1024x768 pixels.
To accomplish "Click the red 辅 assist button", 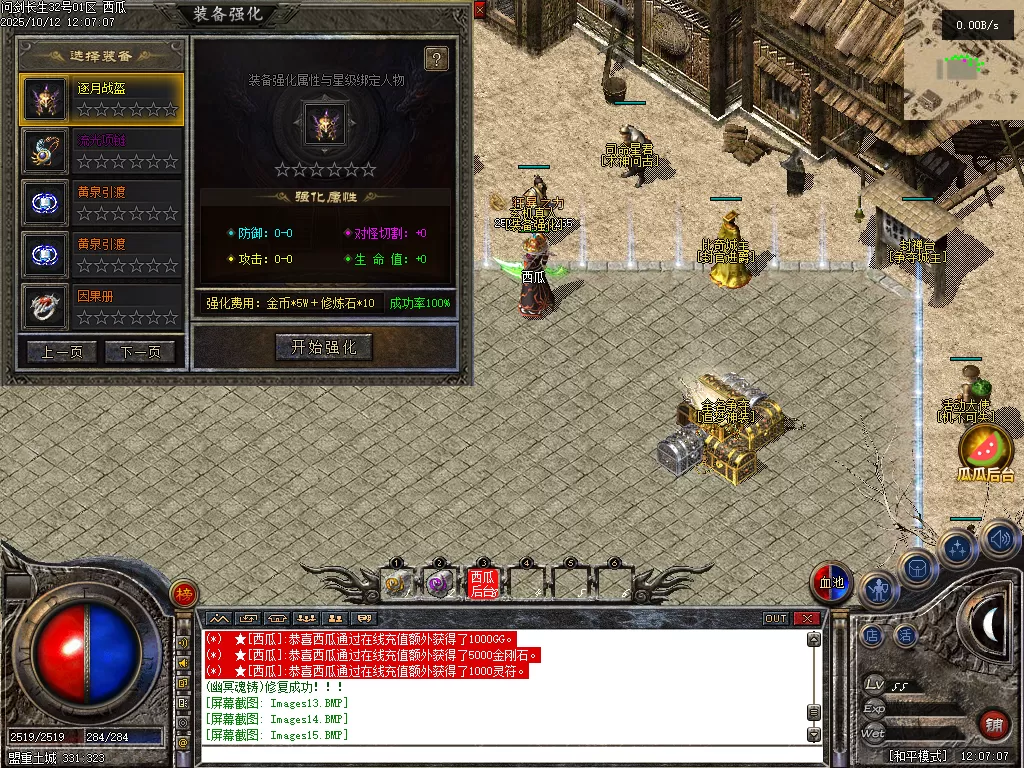I will pyautogui.click(x=994, y=723).
